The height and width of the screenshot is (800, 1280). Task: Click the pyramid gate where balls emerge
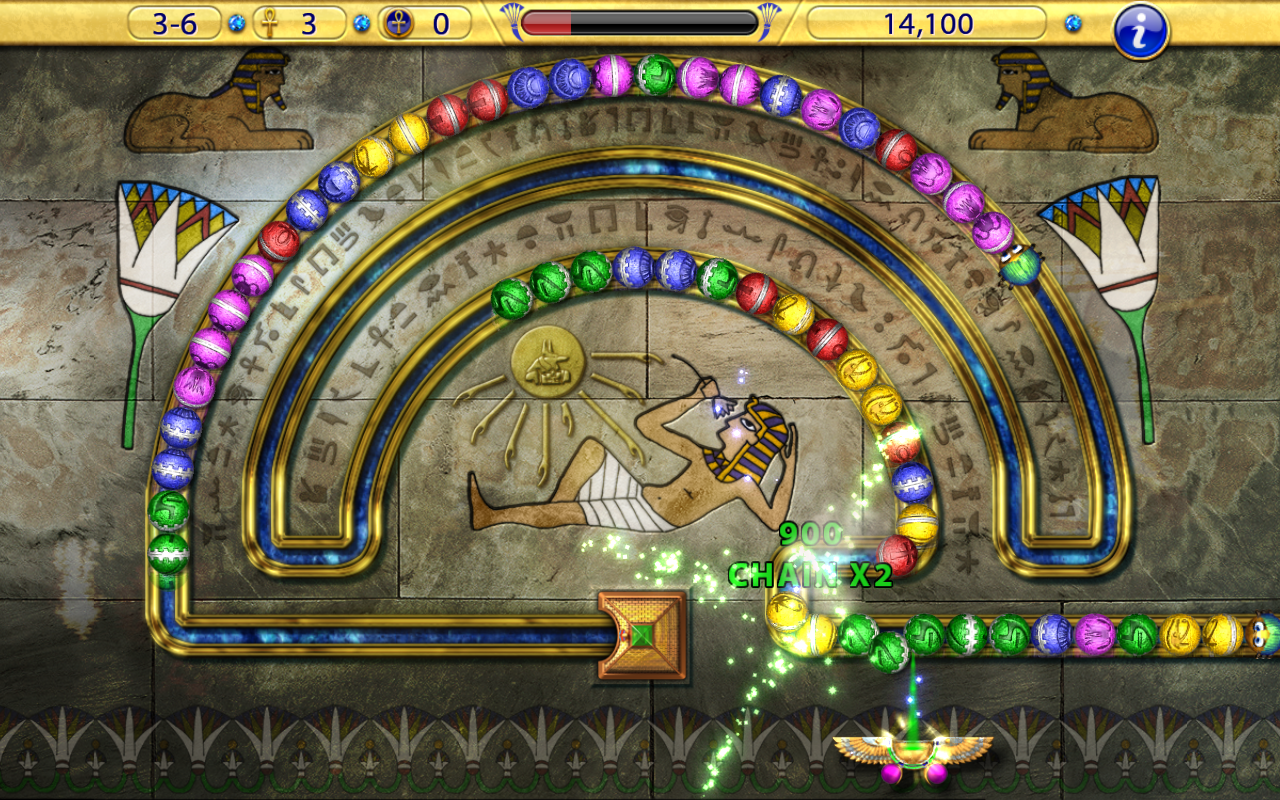[640, 637]
